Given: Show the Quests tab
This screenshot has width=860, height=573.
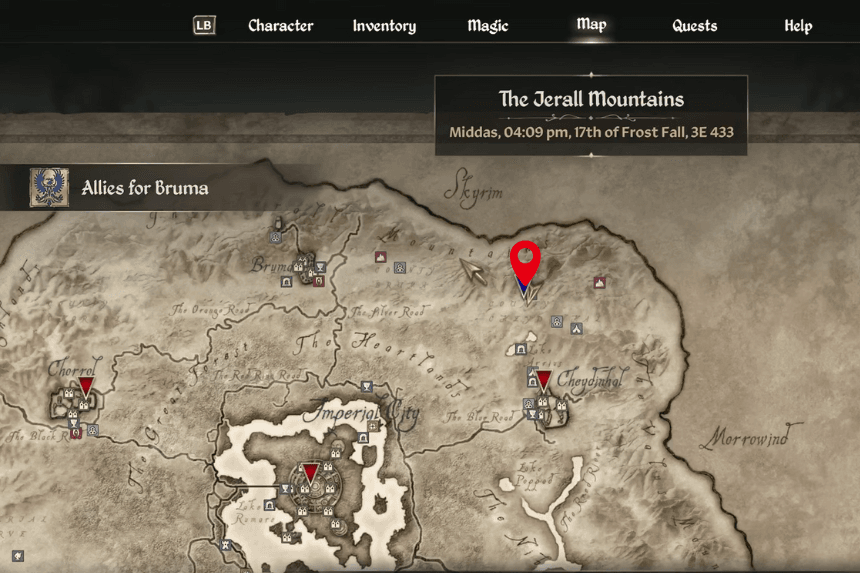Looking at the screenshot, I should coord(694,26).
